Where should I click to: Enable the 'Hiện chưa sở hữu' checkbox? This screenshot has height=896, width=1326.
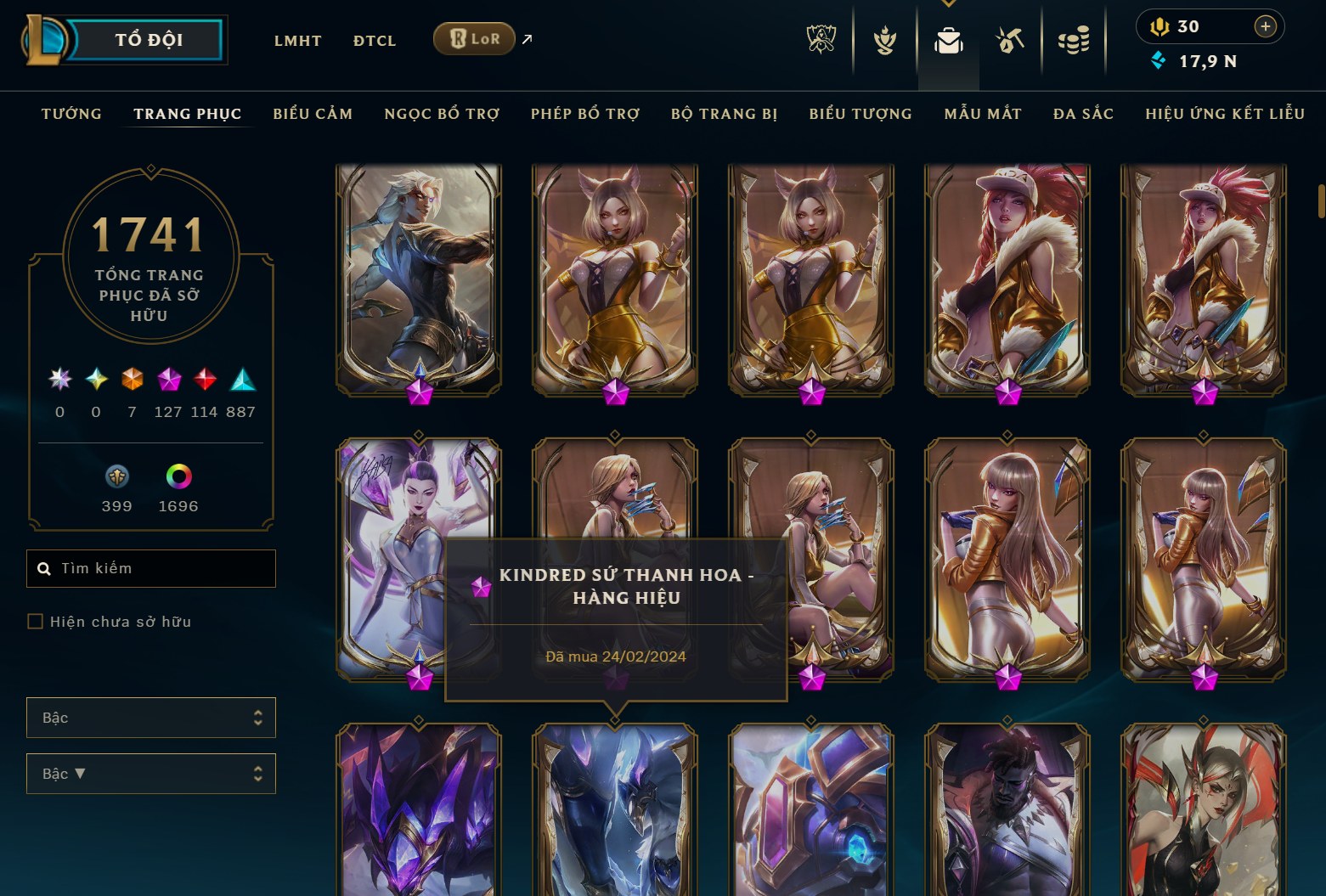coord(35,621)
